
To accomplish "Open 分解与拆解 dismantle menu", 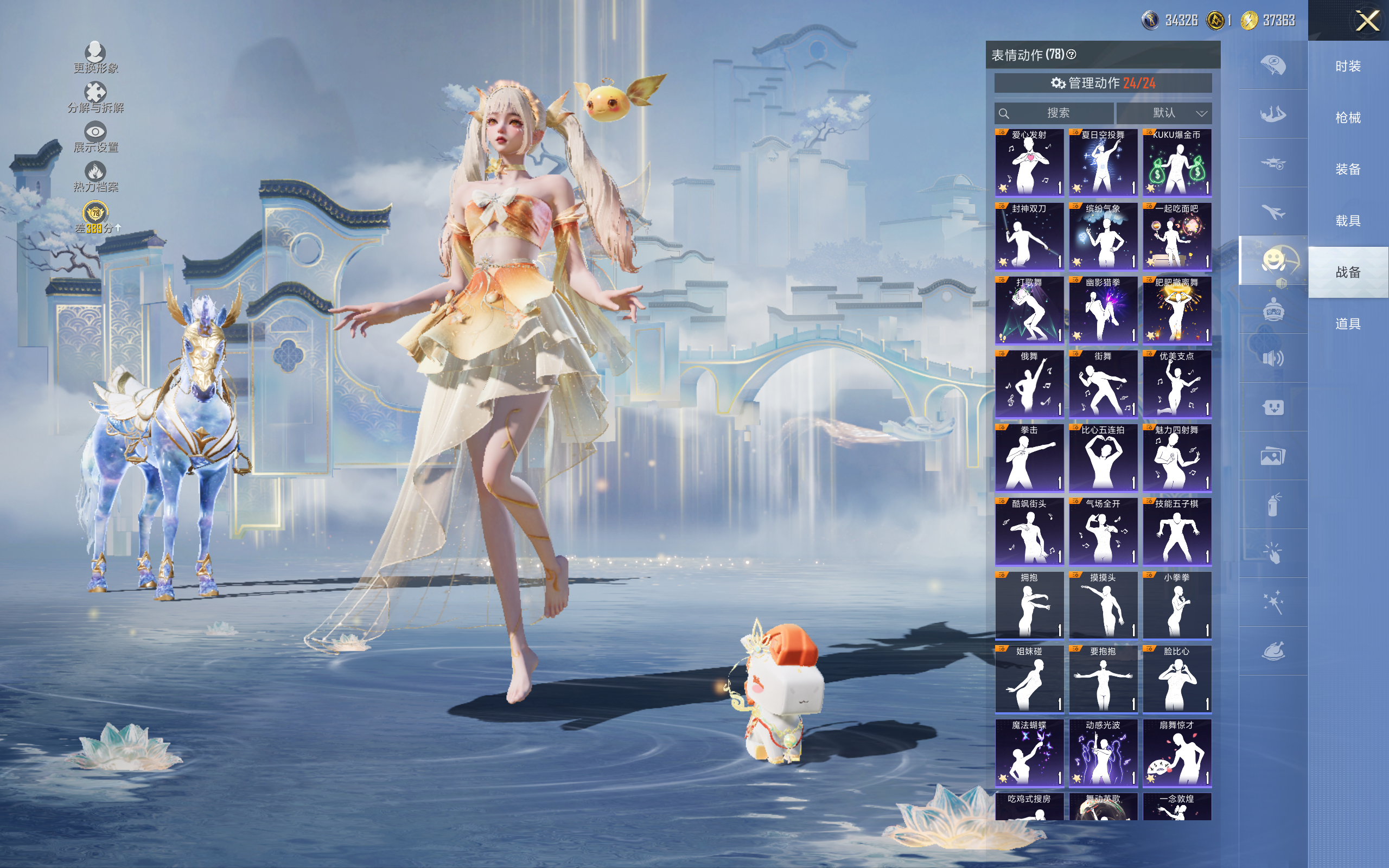I will tap(95, 98).
